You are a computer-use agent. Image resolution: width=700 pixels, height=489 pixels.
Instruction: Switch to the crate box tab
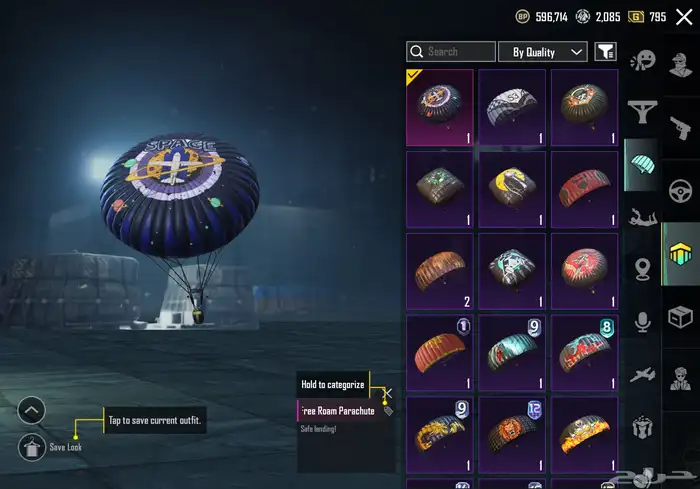point(681,317)
